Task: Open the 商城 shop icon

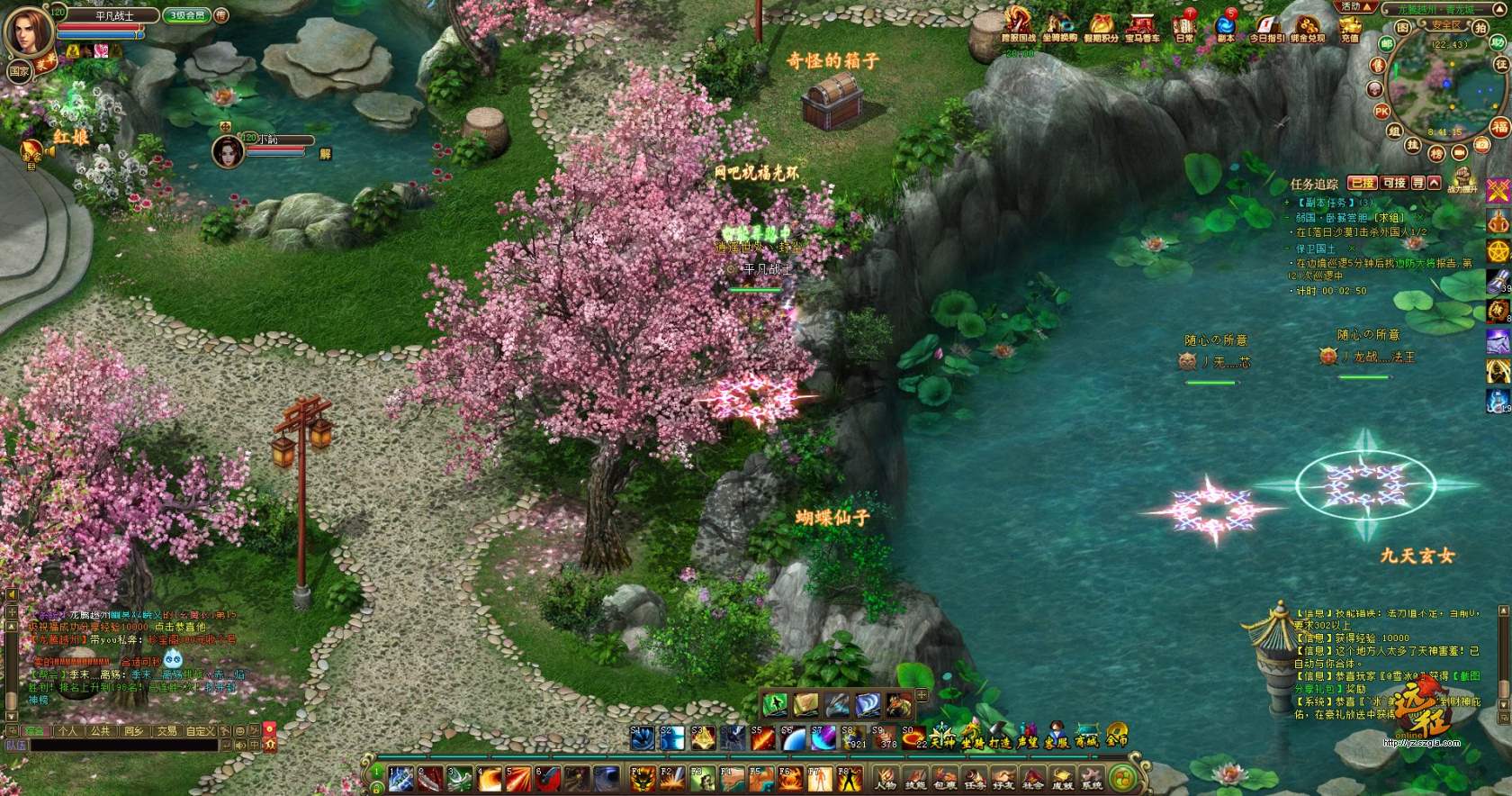Action: (x=1086, y=737)
